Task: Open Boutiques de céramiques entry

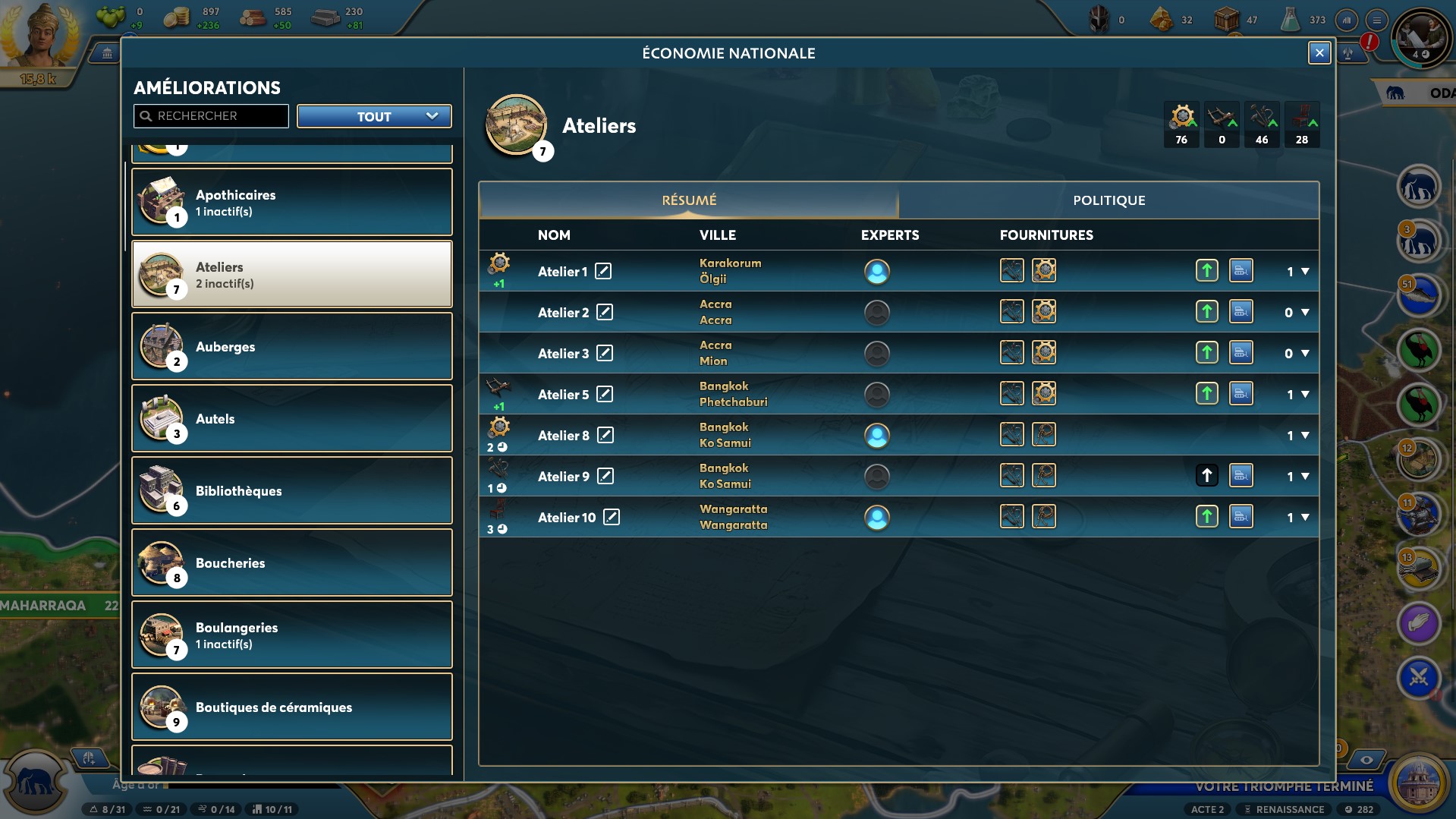Action: (292, 707)
